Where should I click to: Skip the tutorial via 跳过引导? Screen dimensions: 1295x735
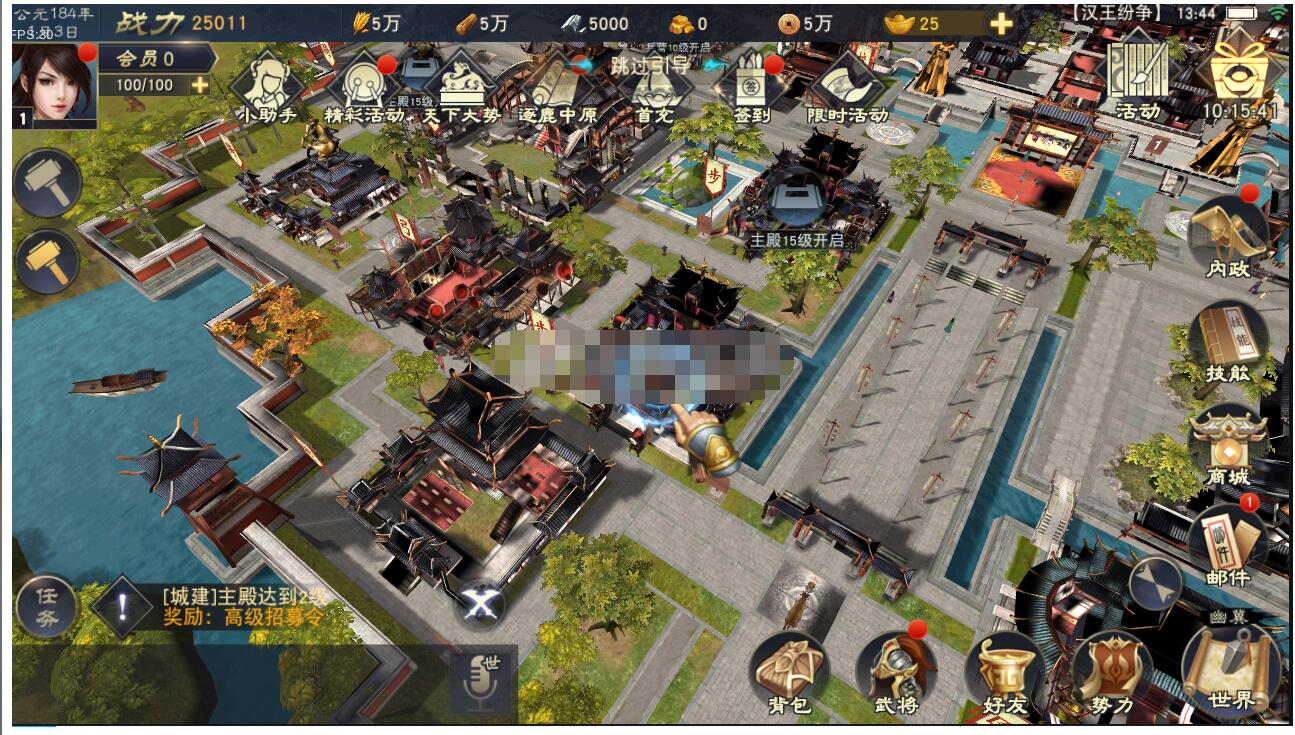[650, 65]
